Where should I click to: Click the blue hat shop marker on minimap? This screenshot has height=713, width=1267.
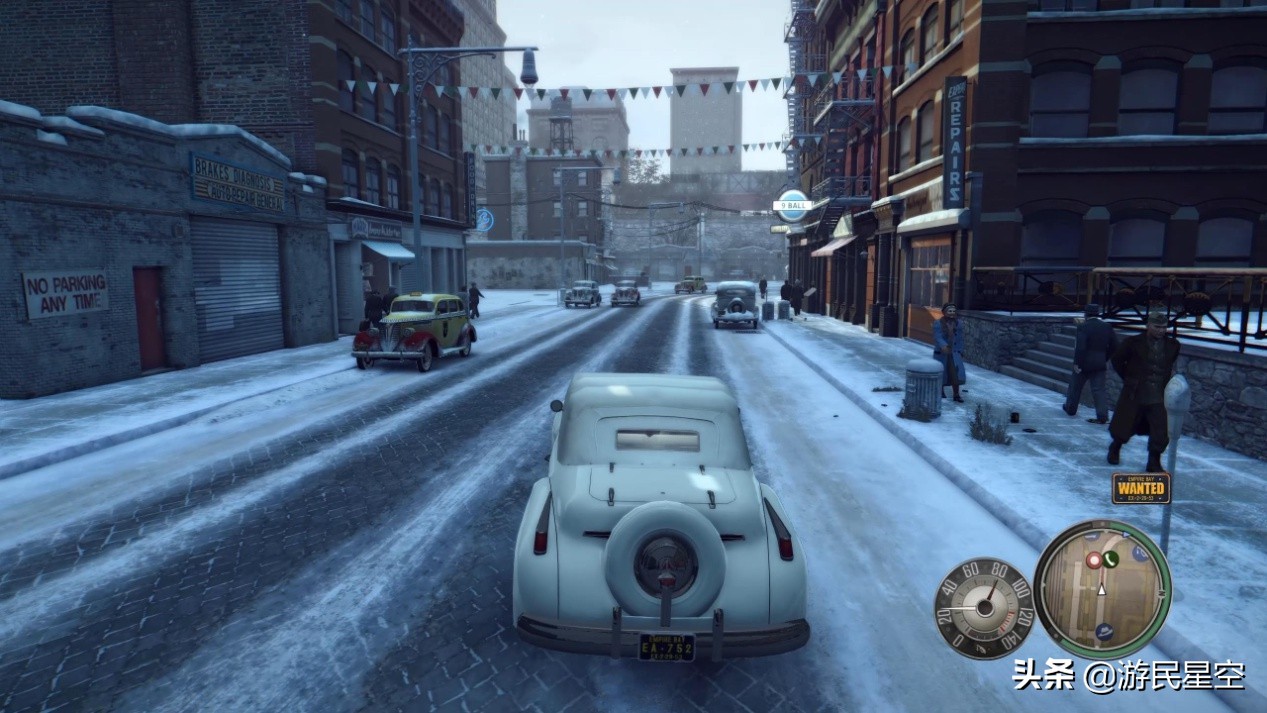[x=1104, y=631]
